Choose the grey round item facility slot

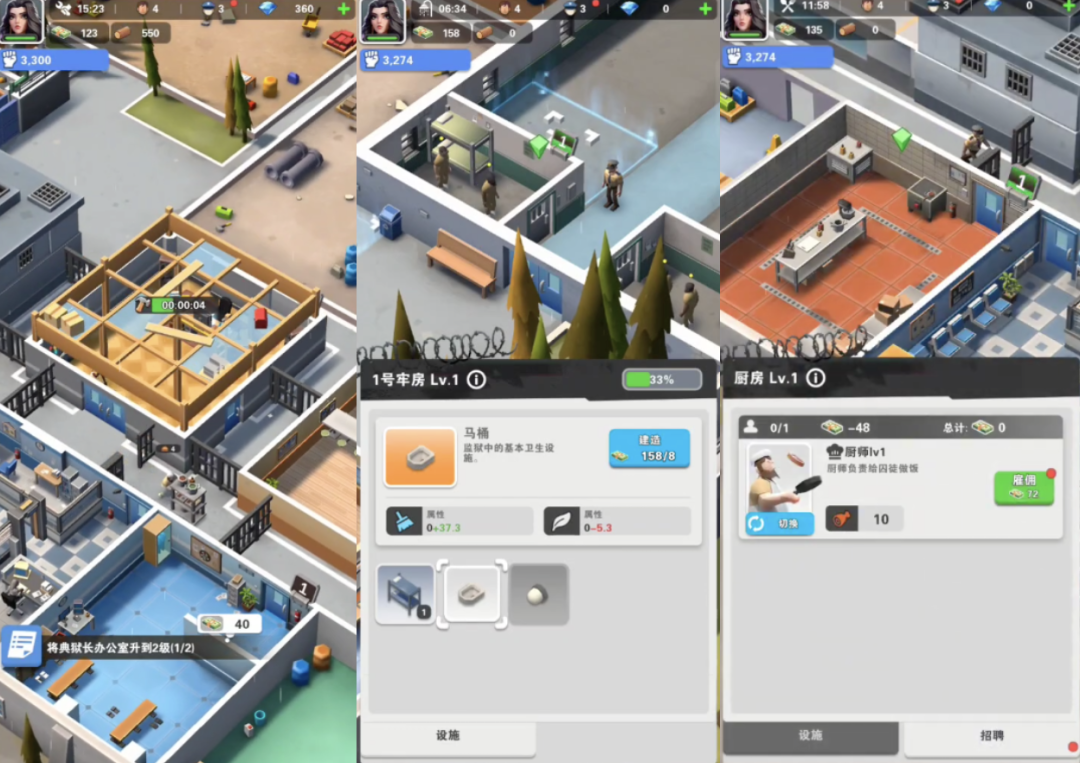(x=539, y=595)
